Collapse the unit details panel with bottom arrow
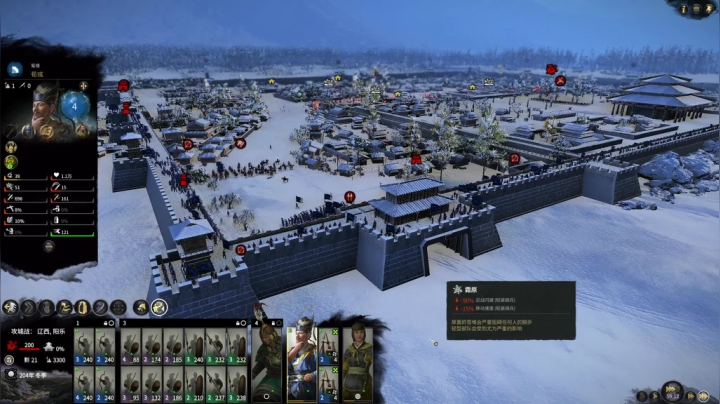The image size is (720, 404). click(x=48, y=245)
